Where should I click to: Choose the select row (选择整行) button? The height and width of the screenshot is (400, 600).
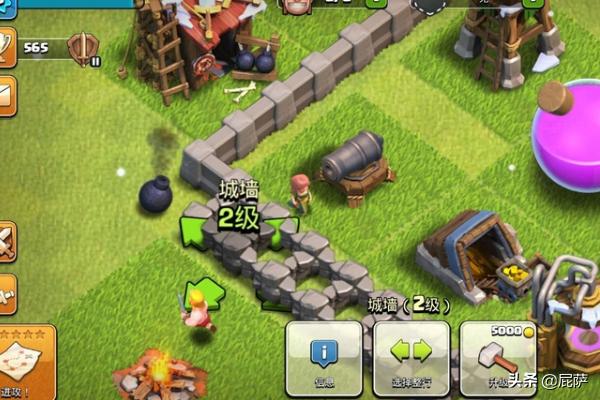pyautogui.click(x=410, y=358)
